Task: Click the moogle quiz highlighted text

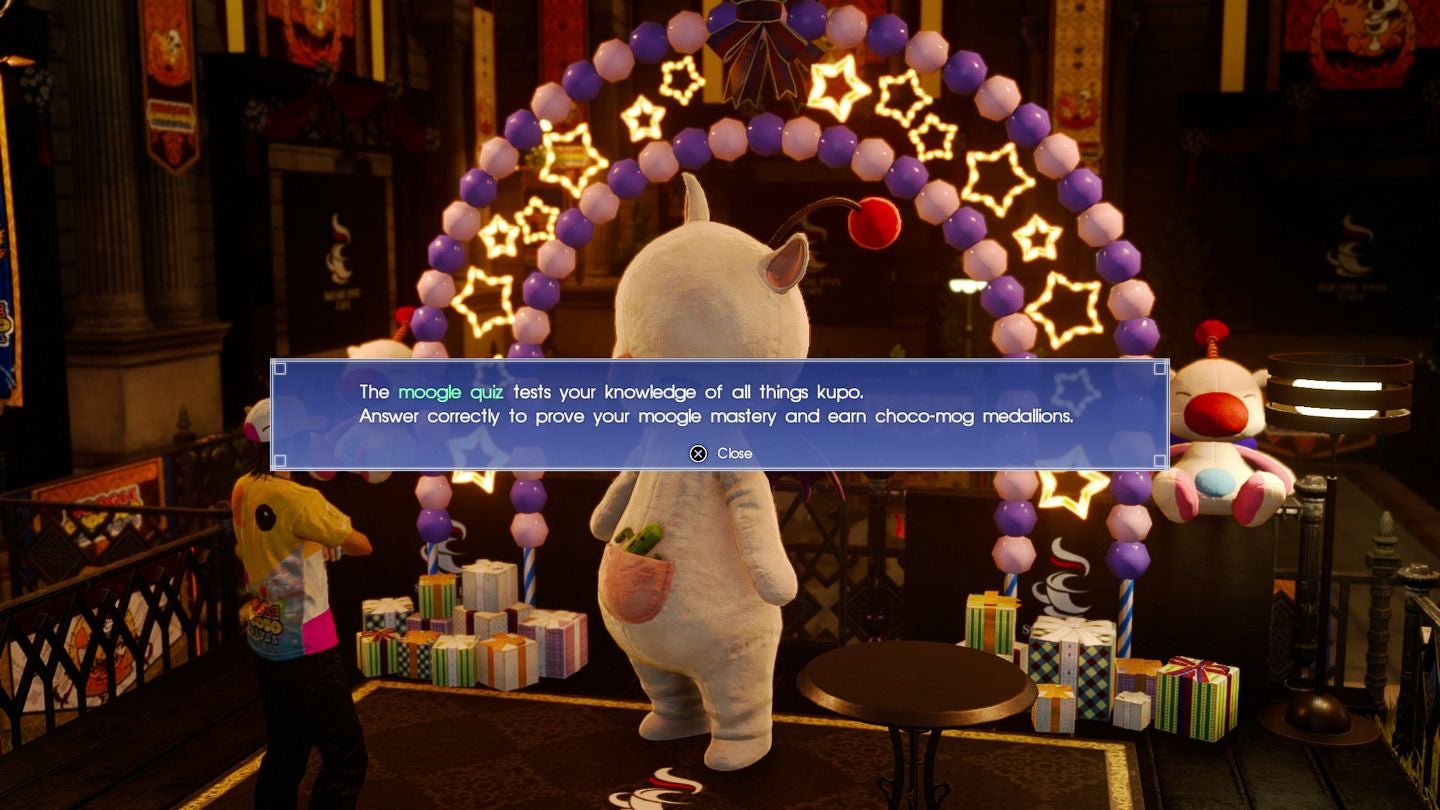Action: [x=450, y=392]
